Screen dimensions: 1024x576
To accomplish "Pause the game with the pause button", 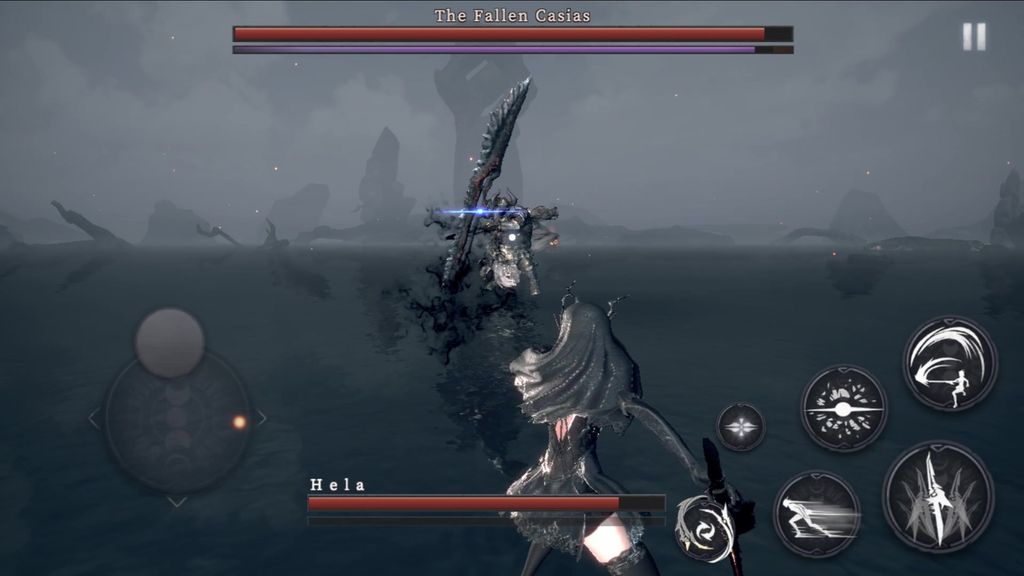I will 974,37.
